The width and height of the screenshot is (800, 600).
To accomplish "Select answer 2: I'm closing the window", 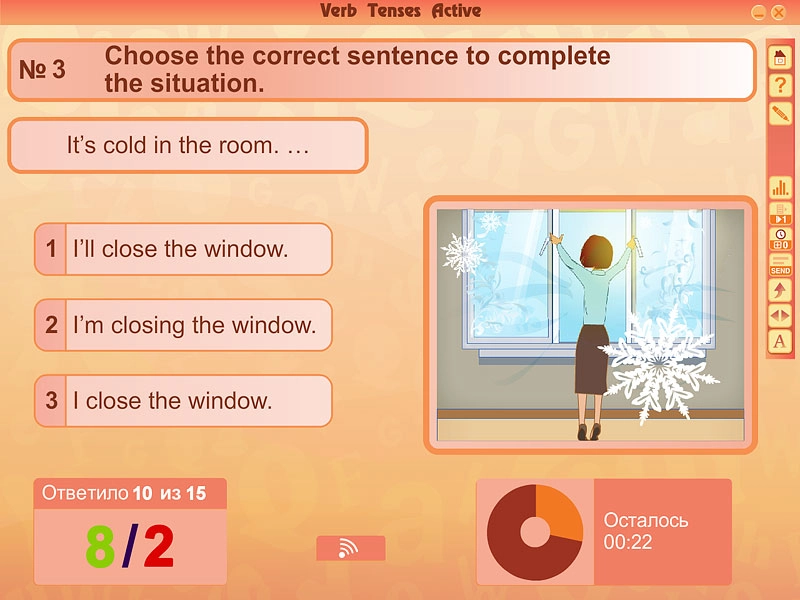I will coord(183,325).
